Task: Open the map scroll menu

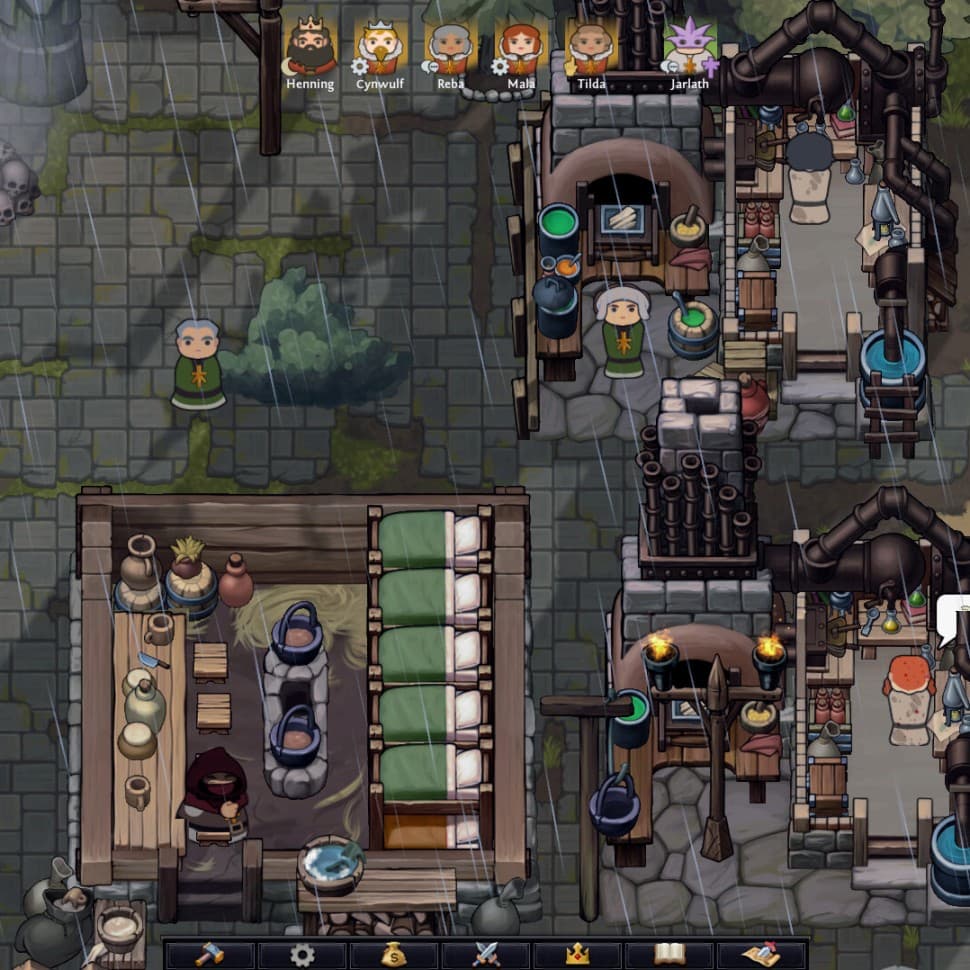Action: coord(762,955)
